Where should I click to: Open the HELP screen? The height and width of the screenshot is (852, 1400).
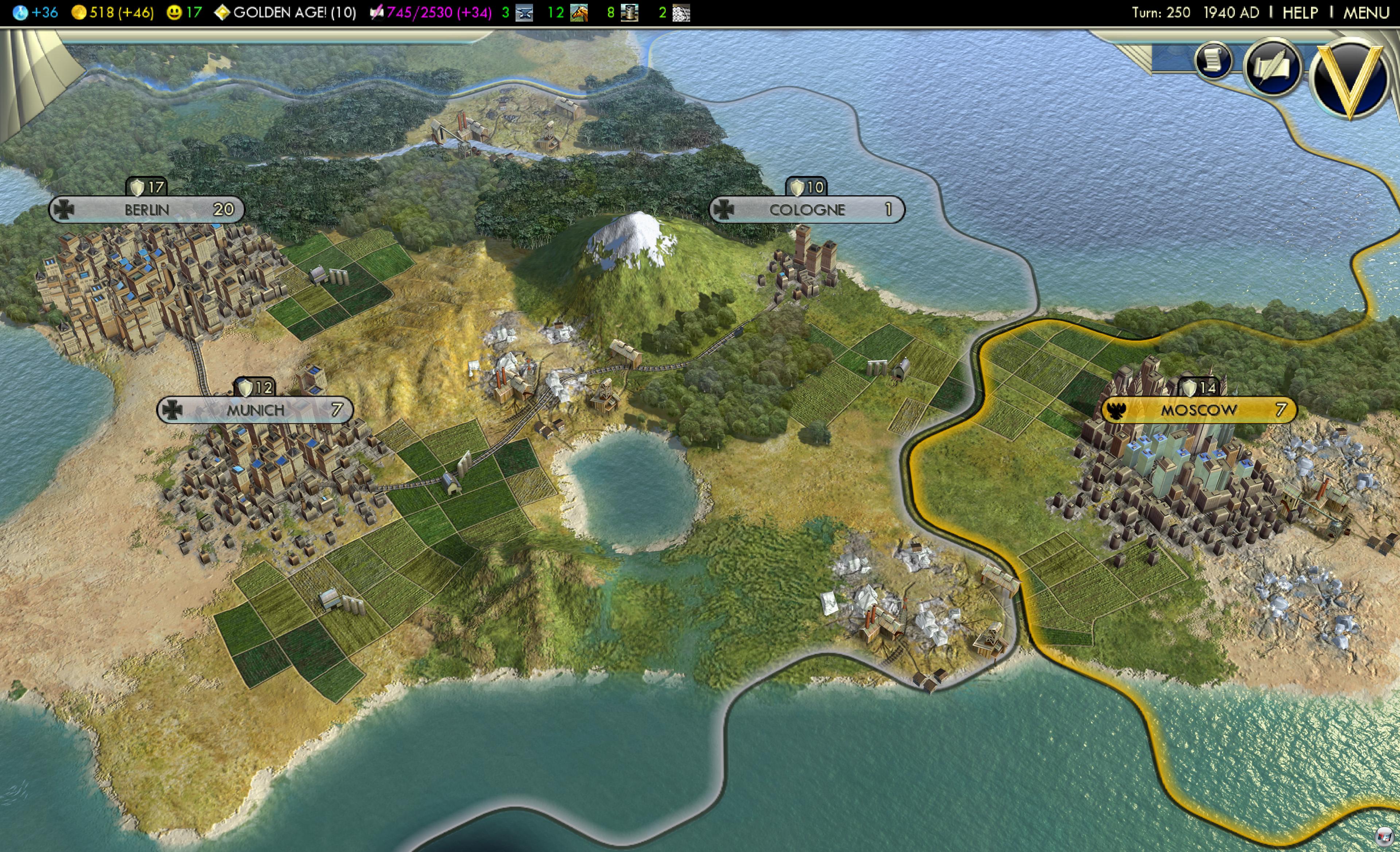[1300, 12]
